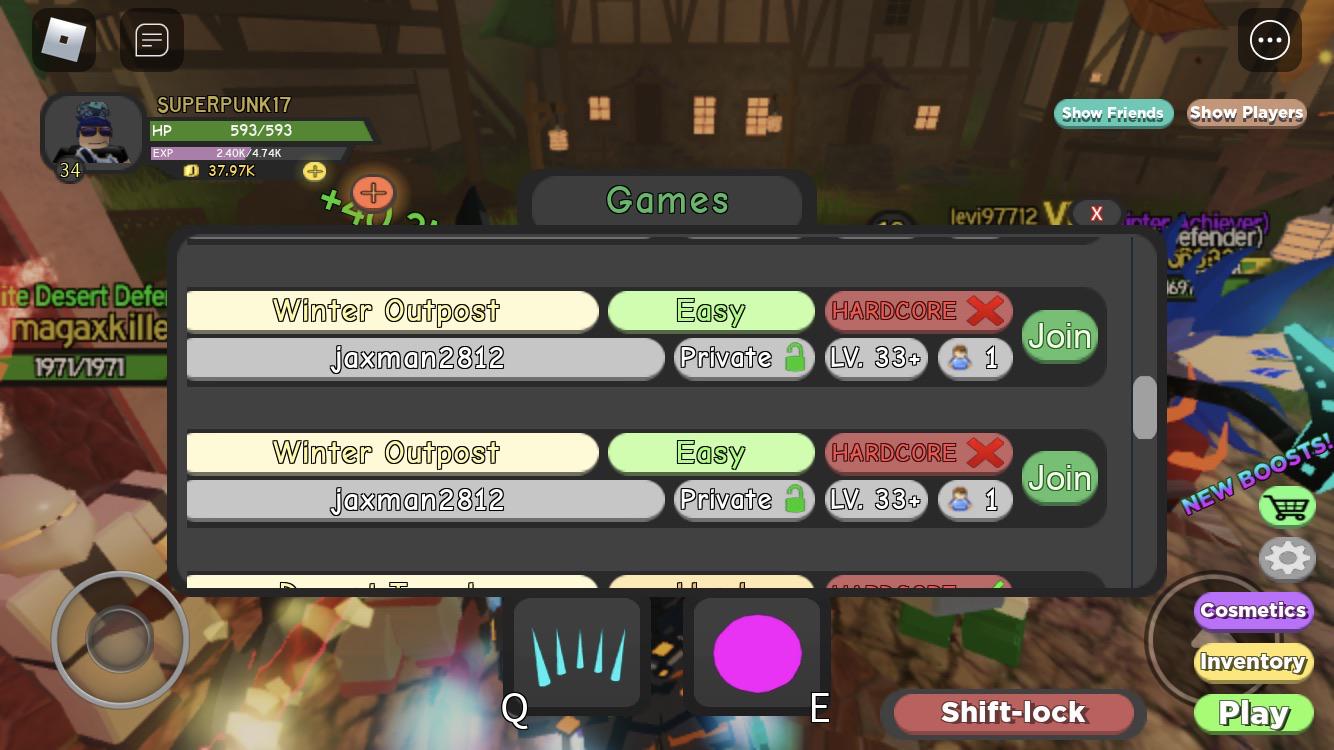1334x750 pixels.
Task: Select the Q ability spike icon
Action: [x=576, y=652]
